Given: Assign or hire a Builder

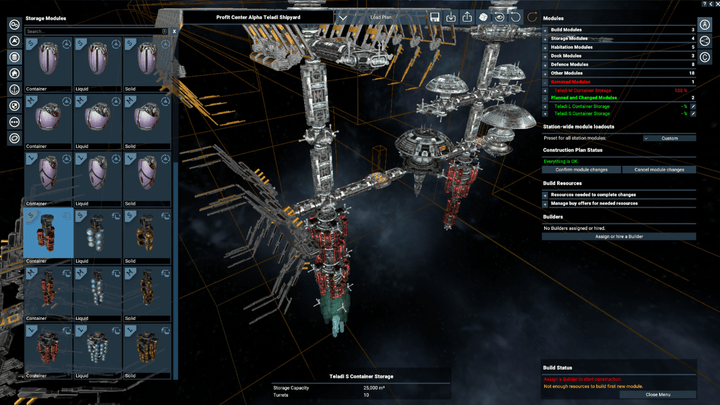Looking at the screenshot, I should click(x=619, y=237).
